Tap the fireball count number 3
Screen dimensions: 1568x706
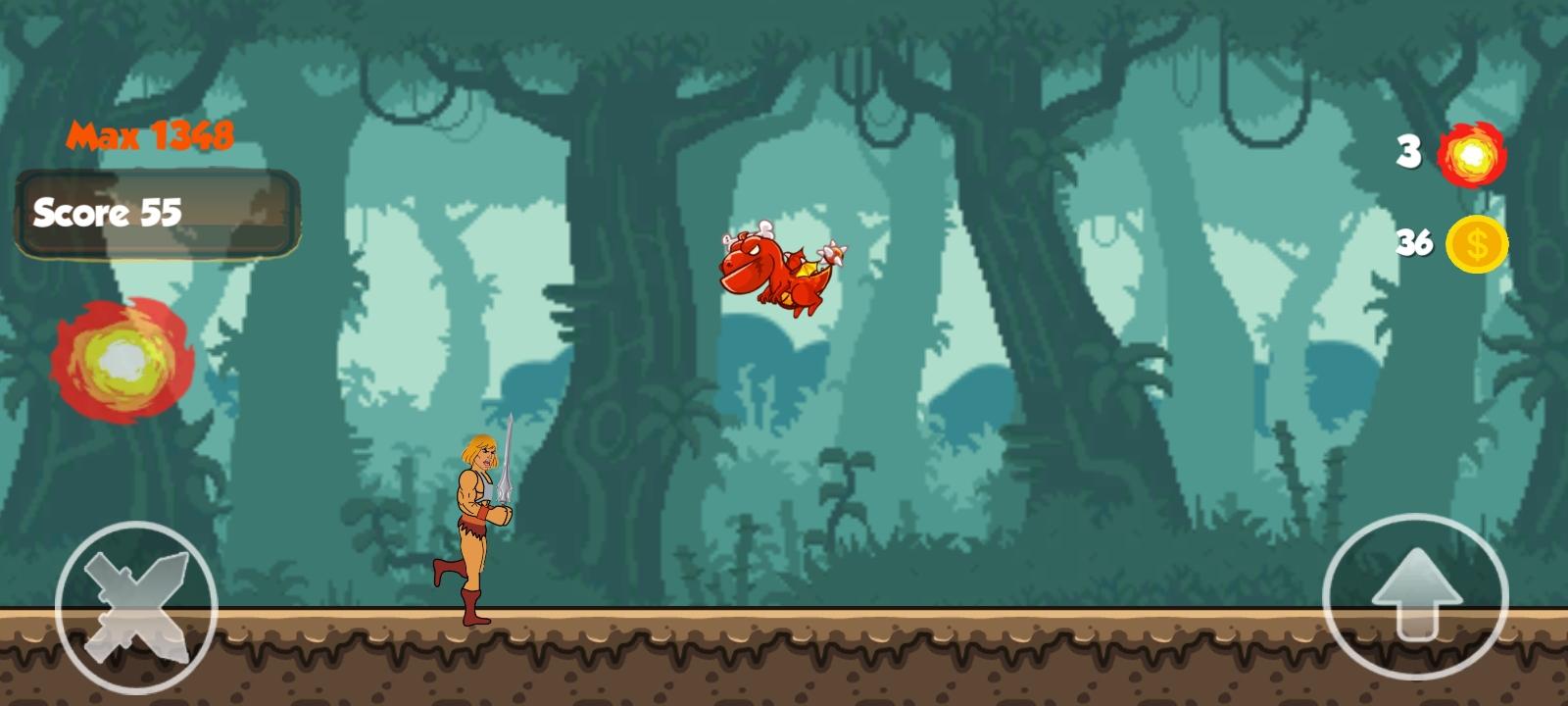pos(1408,150)
